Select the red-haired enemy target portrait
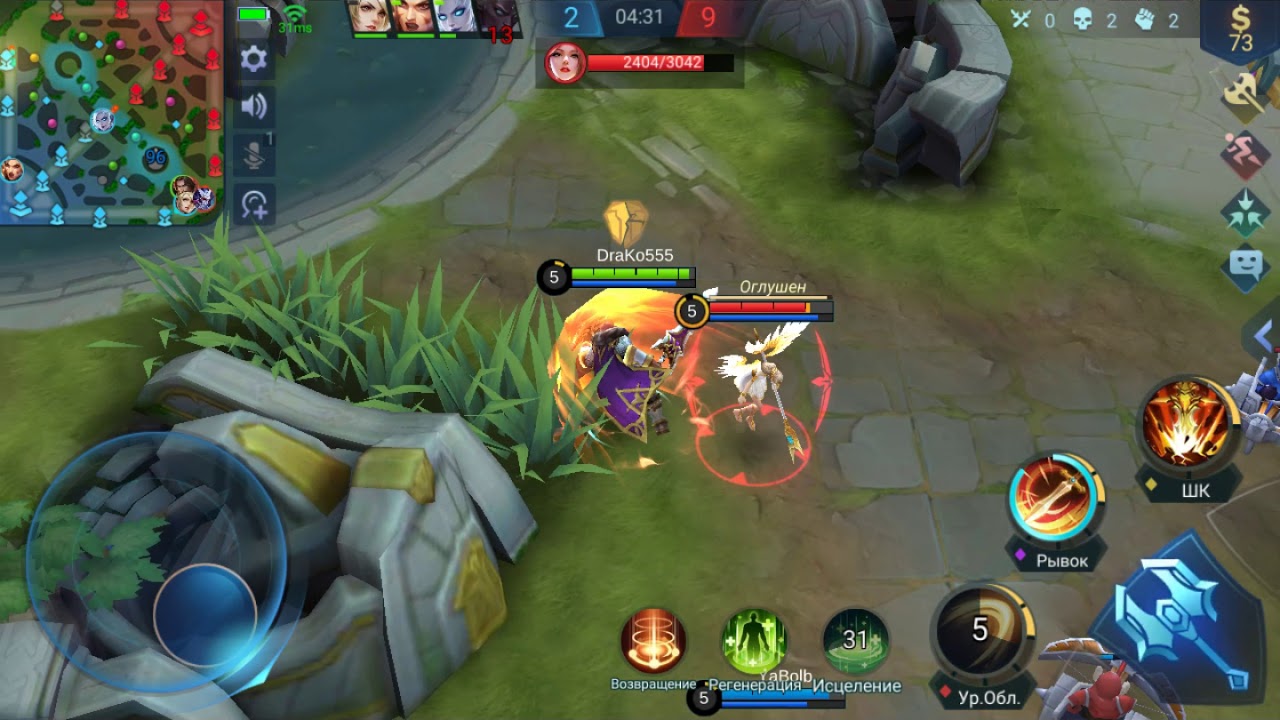The height and width of the screenshot is (720, 1280). 565,63
